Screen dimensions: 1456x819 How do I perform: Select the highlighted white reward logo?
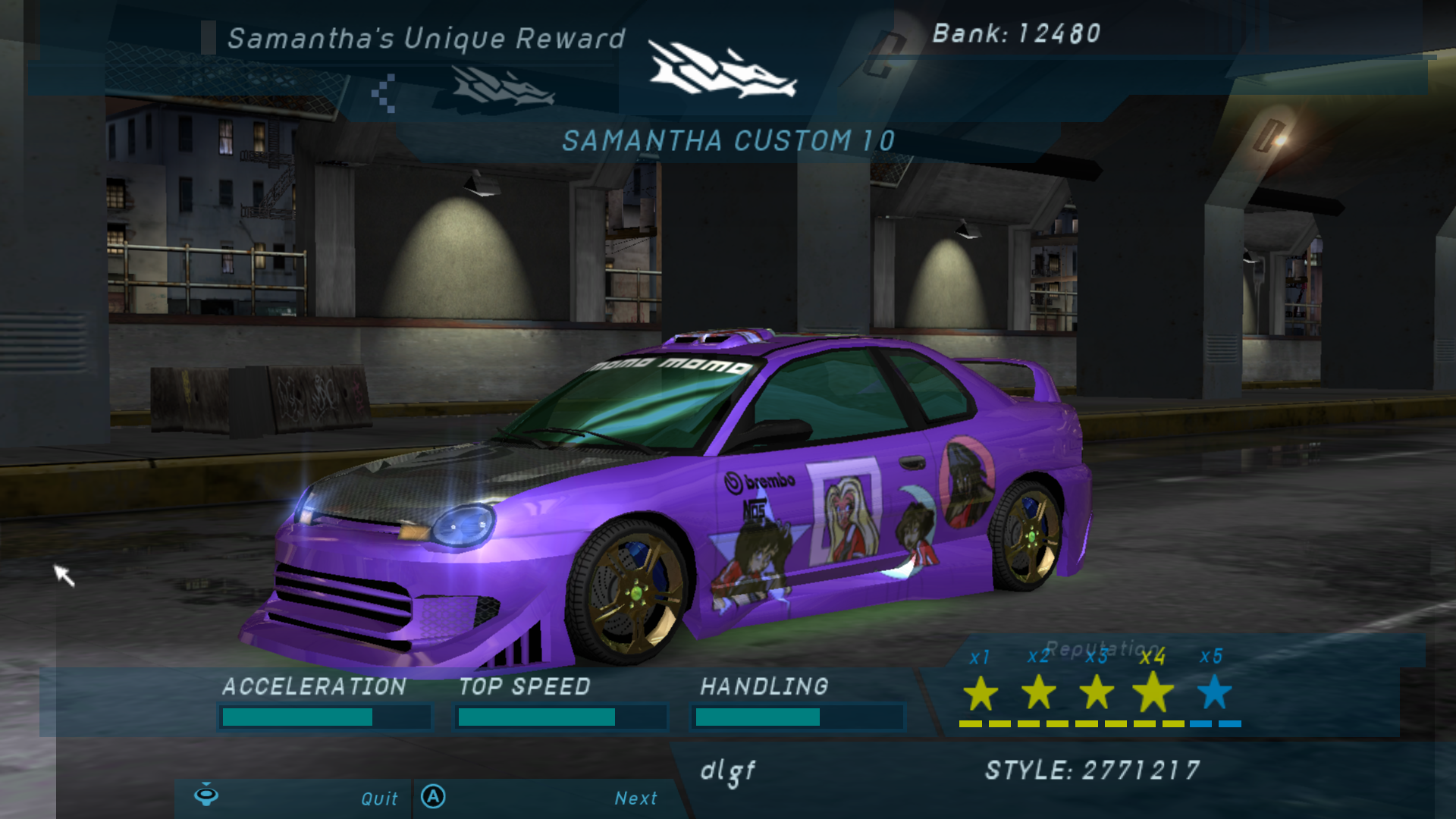[720, 71]
